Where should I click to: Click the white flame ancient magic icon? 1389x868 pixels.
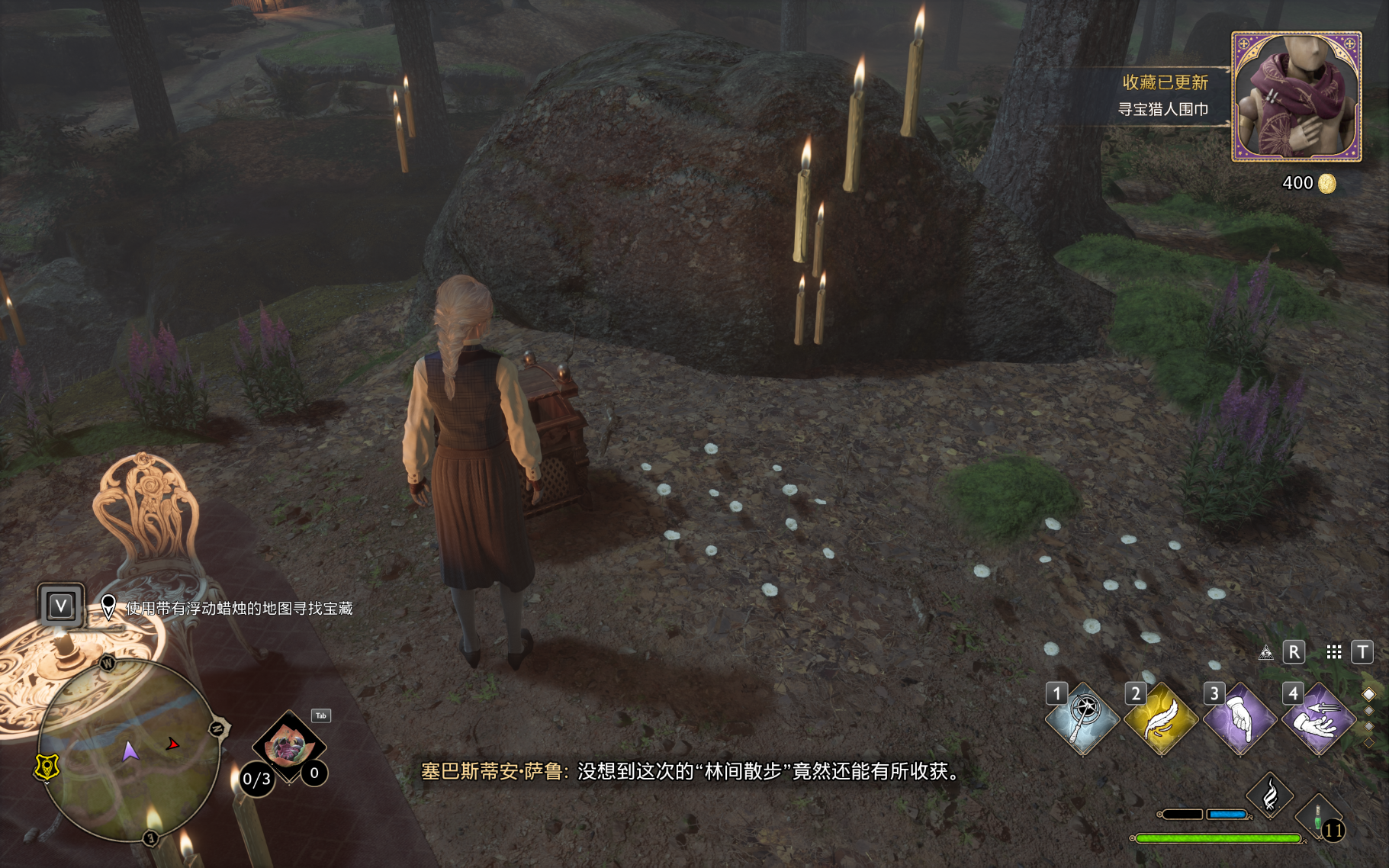coord(1270,796)
